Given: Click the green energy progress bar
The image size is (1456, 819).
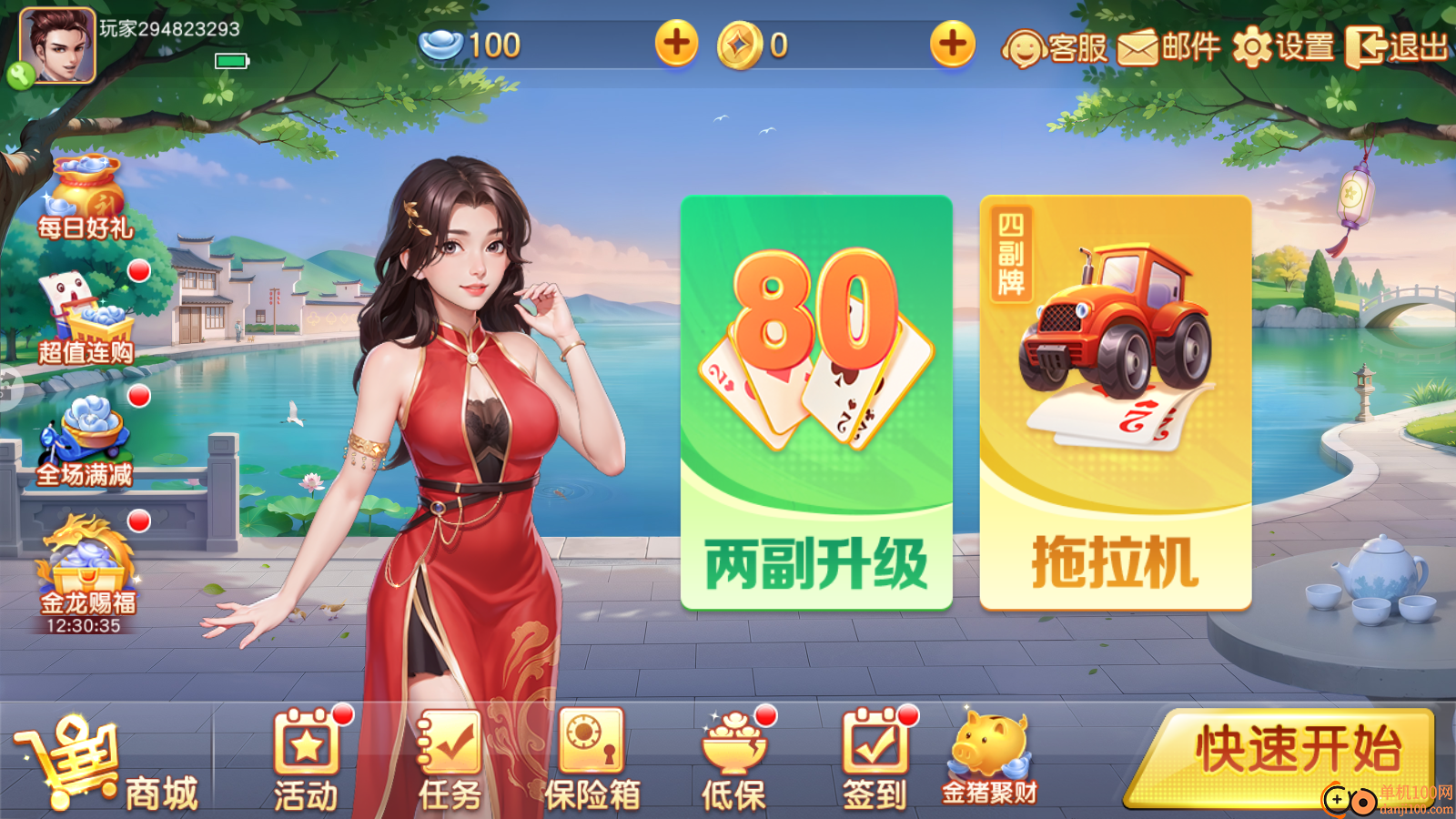Looking at the screenshot, I should tap(231, 61).
